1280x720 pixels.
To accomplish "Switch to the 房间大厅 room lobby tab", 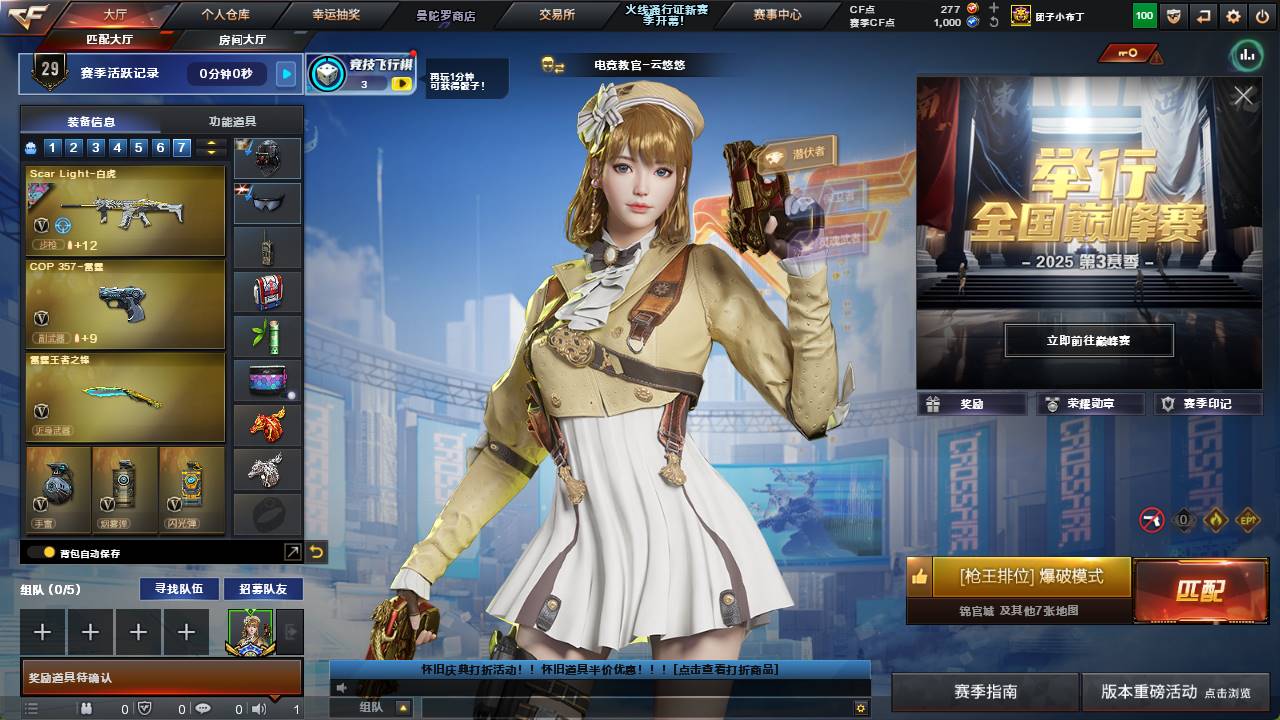I will coord(242,40).
